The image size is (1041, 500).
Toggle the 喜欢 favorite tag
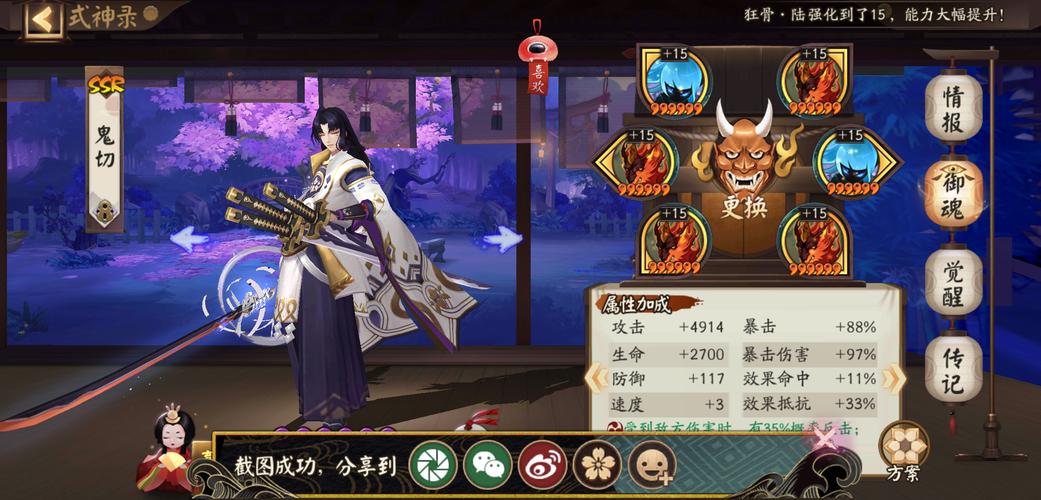pyautogui.click(x=538, y=68)
